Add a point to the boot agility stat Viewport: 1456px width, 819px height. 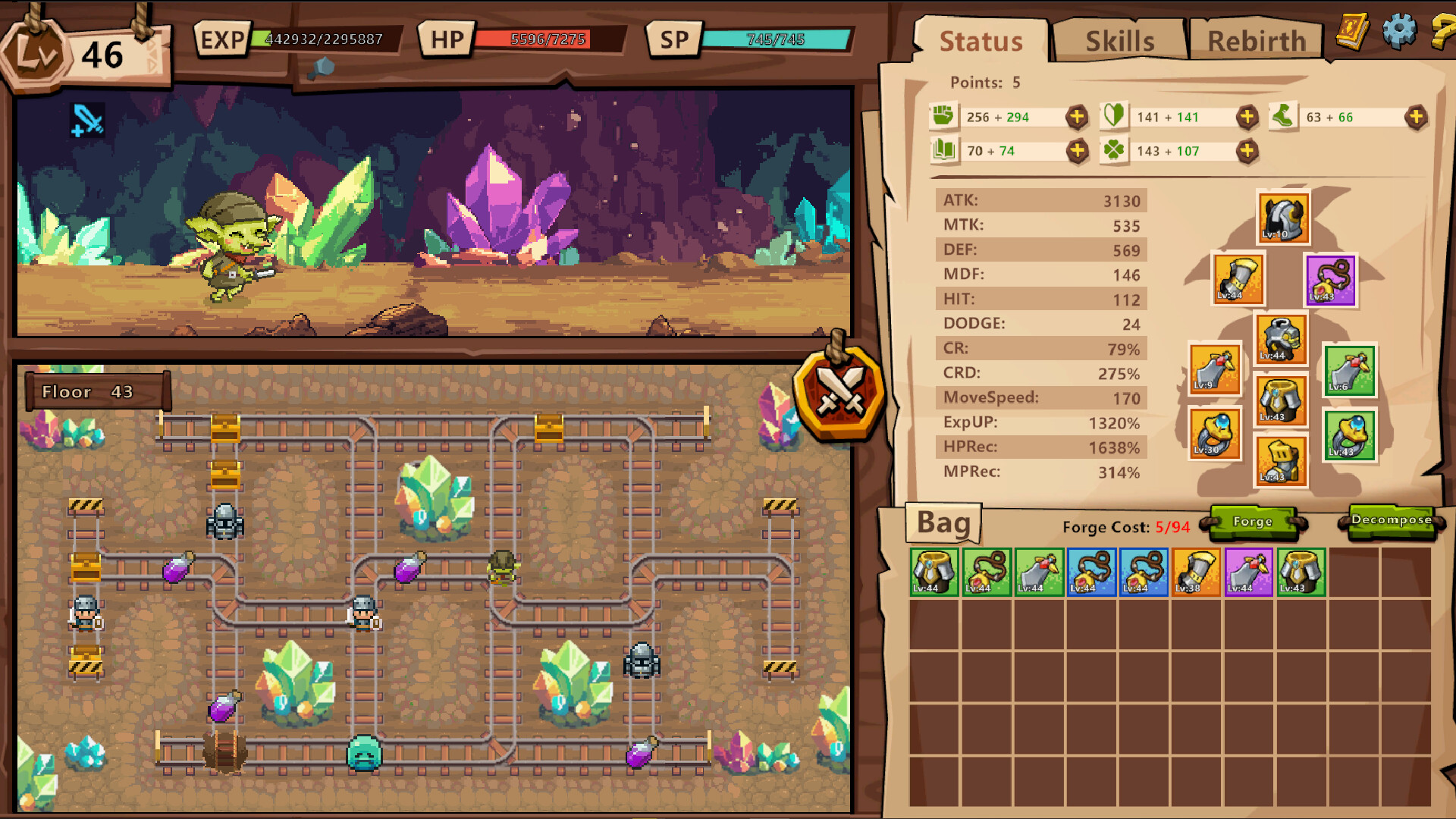[x=1416, y=117]
